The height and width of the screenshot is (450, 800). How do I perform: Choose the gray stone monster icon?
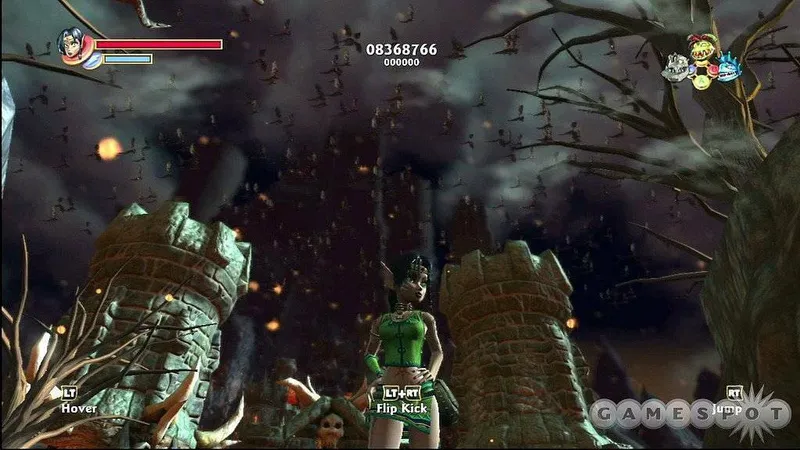(675, 66)
